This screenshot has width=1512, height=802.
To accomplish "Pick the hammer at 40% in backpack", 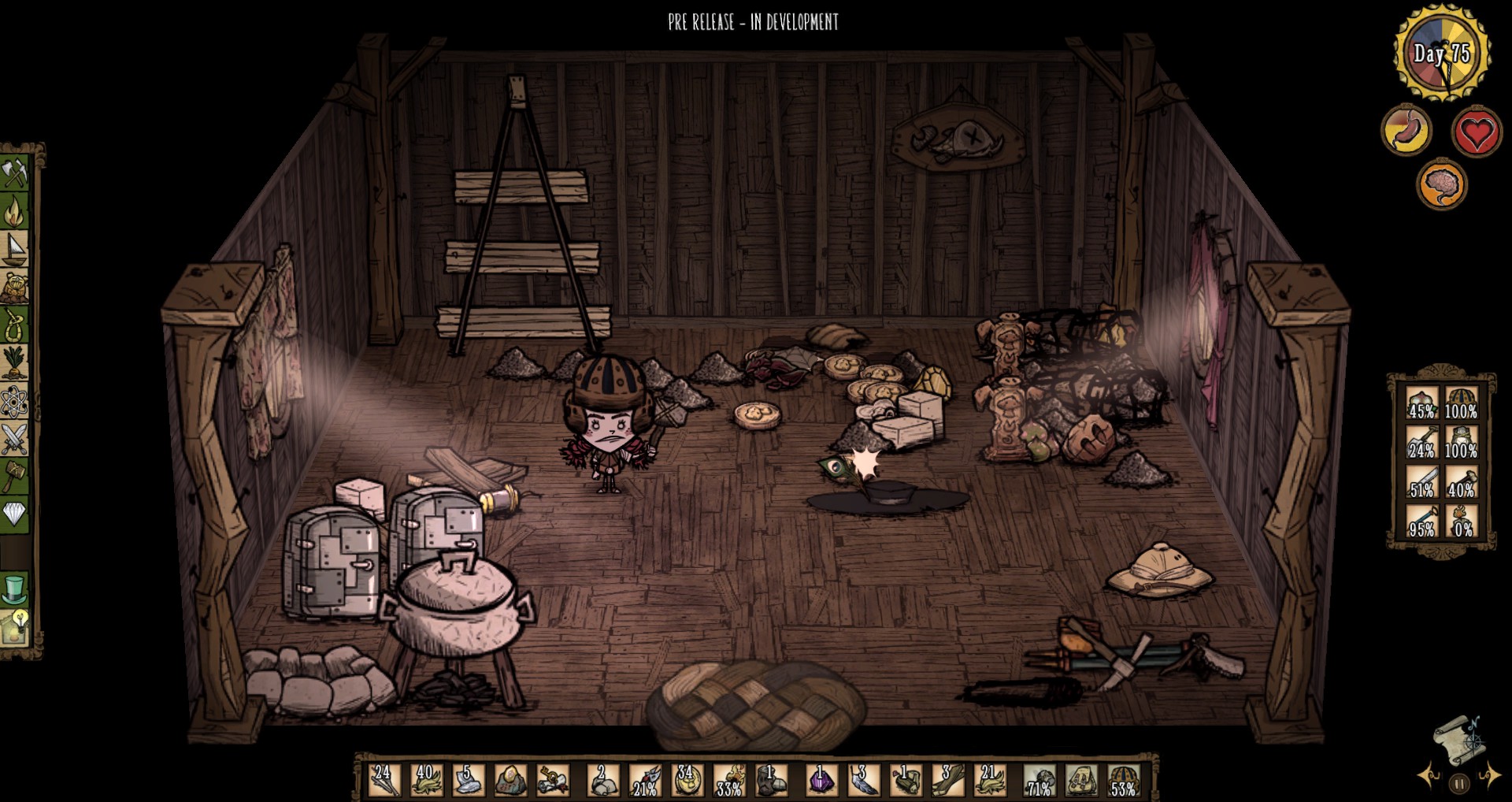I will point(1462,482).
